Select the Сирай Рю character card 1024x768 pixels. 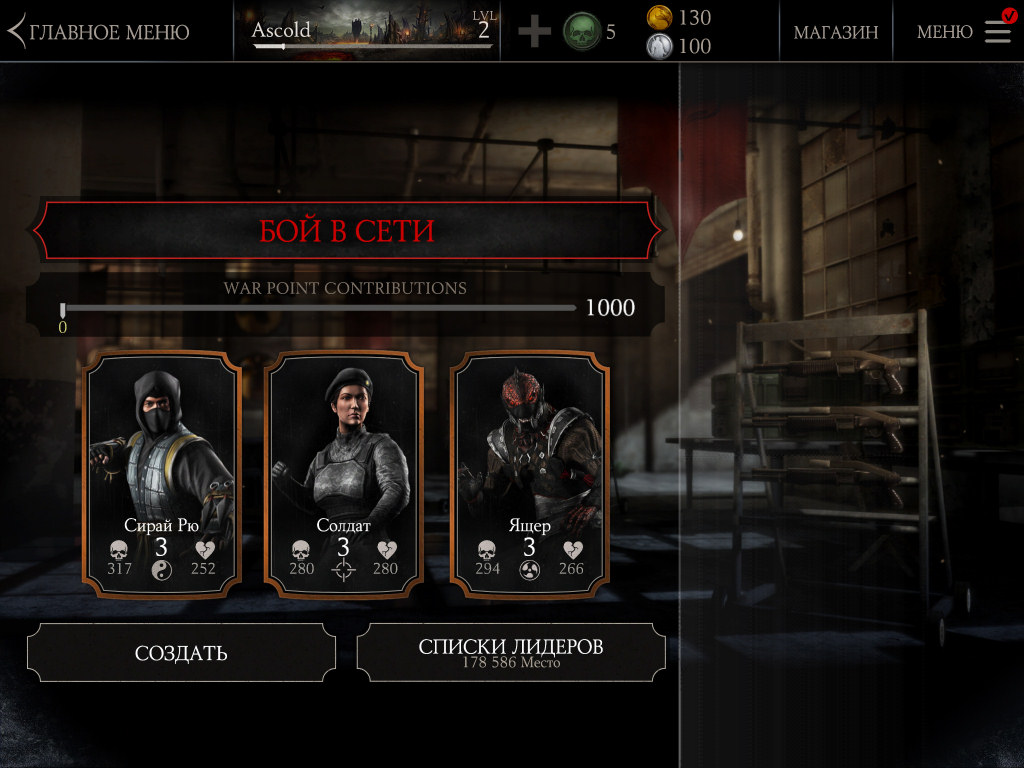click(161, 474)
